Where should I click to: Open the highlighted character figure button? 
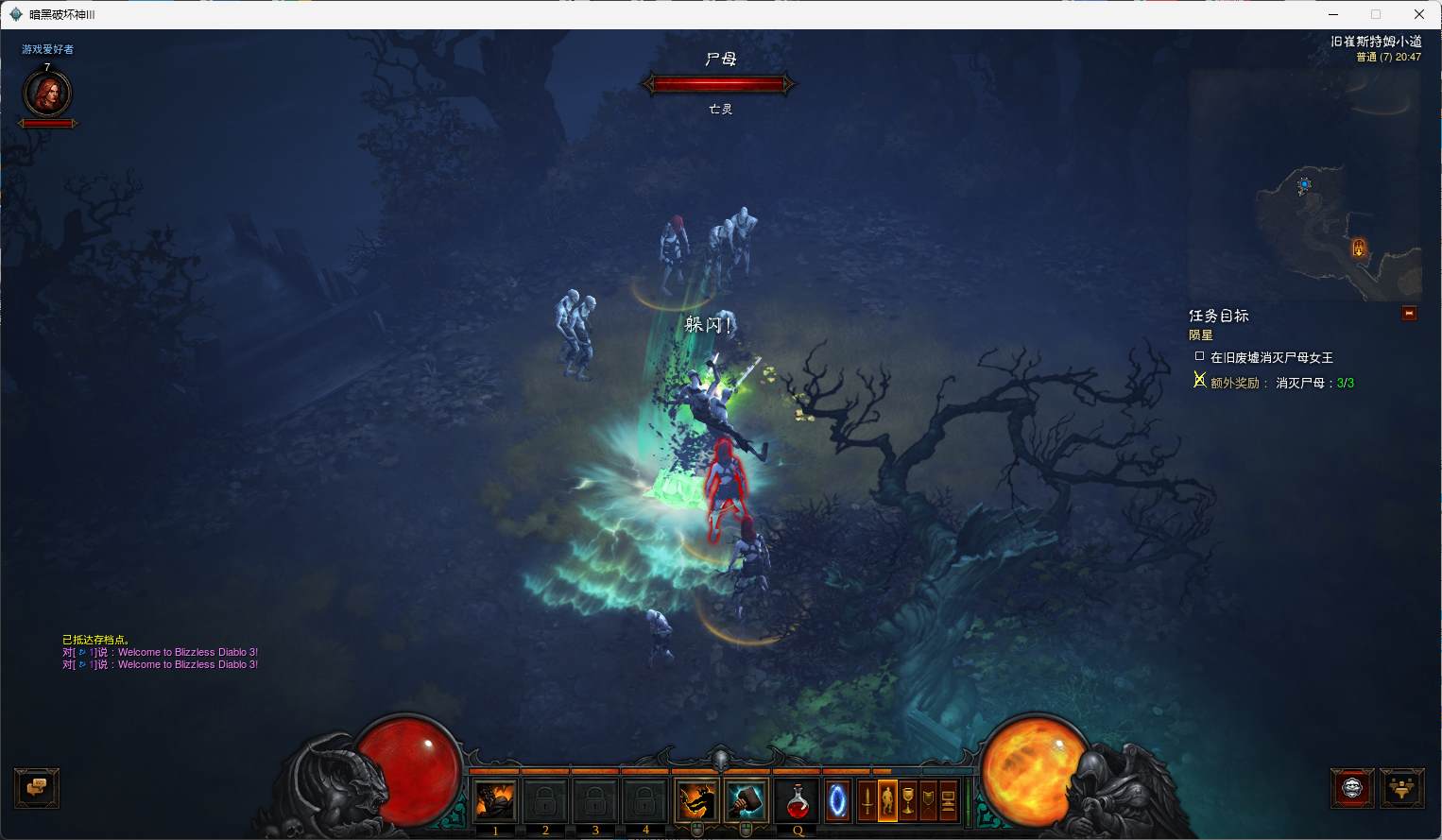point(887,801)
